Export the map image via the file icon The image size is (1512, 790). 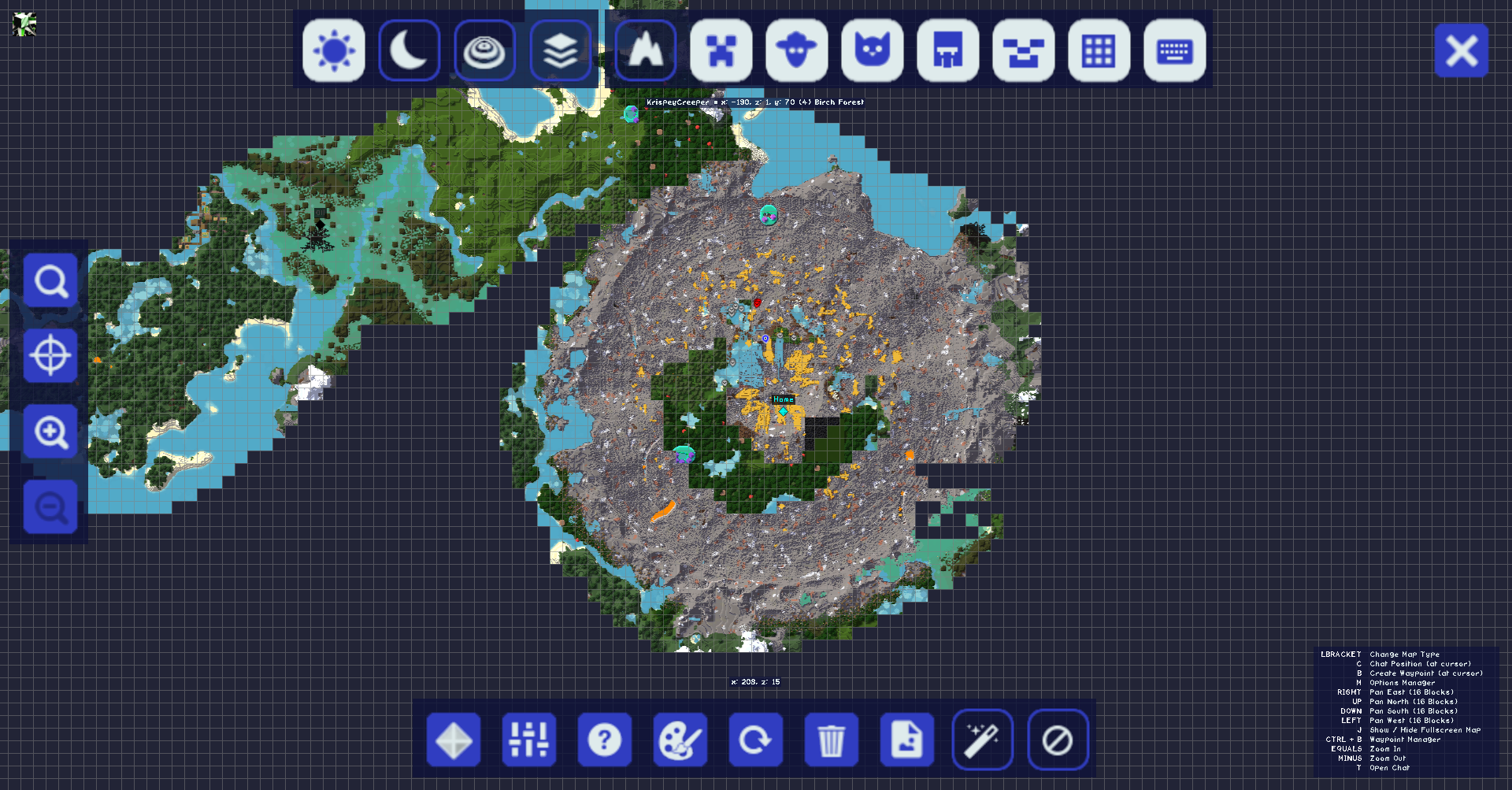(906, 739)
